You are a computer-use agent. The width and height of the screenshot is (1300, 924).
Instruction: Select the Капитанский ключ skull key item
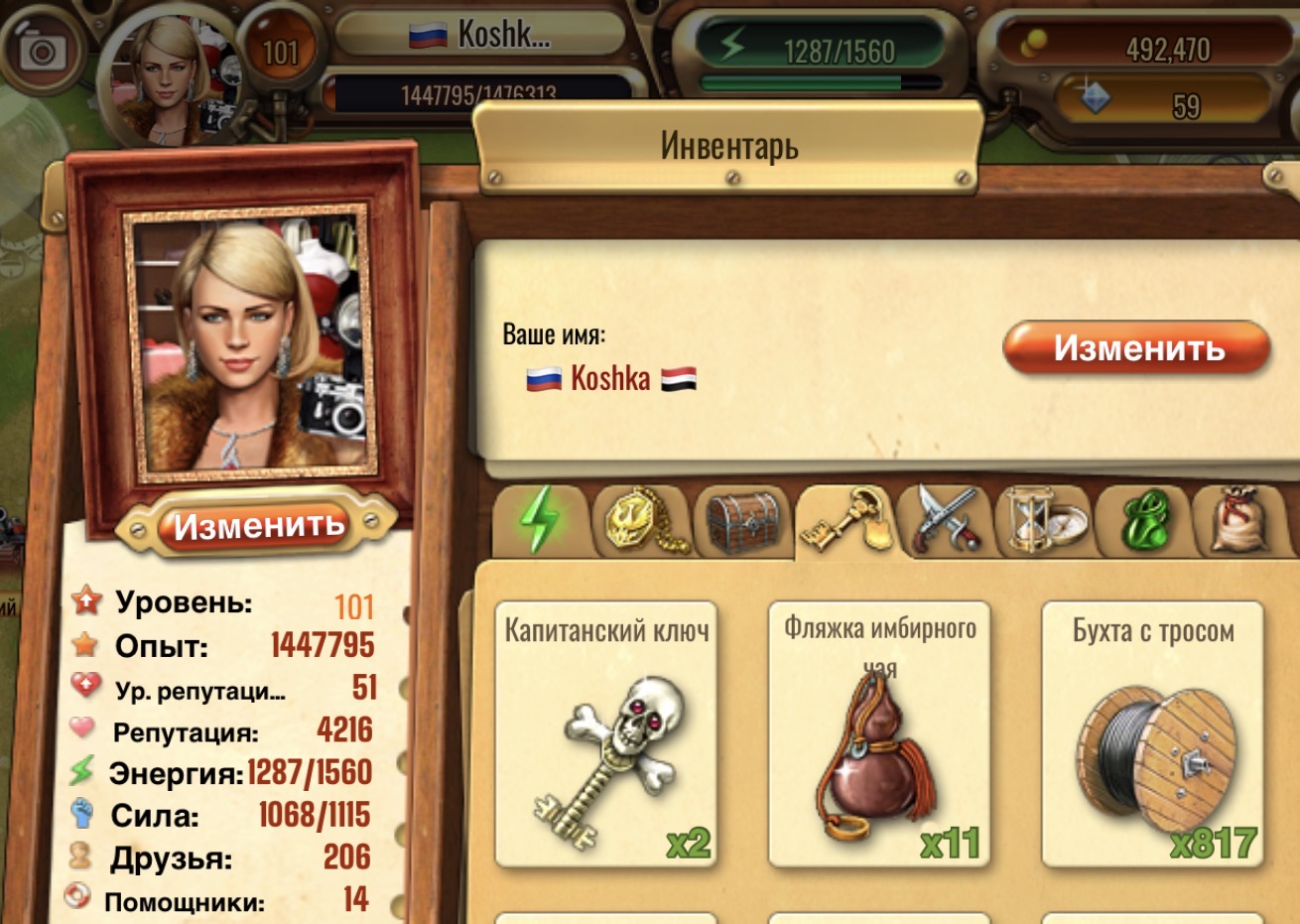(x=605, y=735)
